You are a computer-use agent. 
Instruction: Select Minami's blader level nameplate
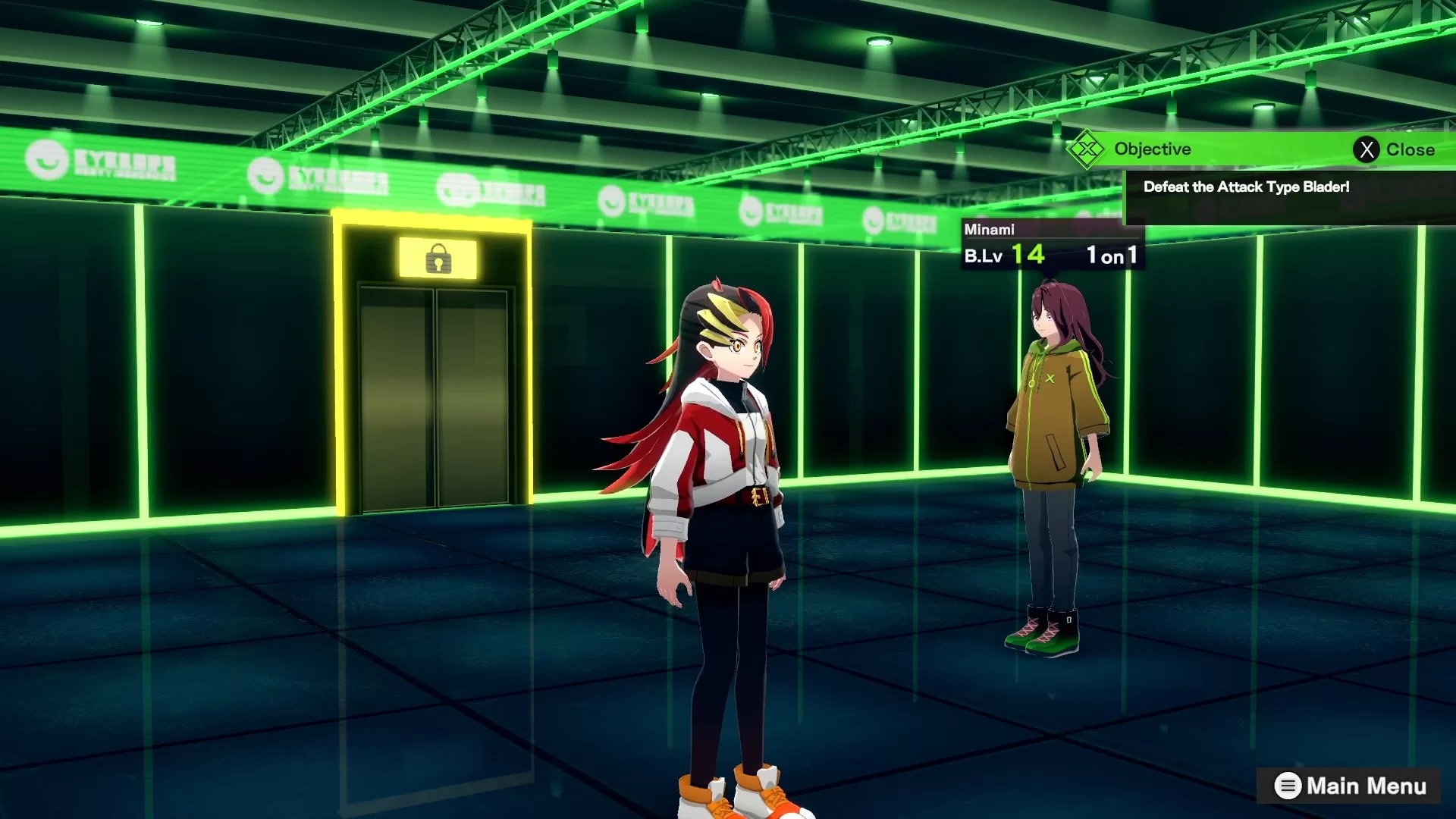[x=1050, y=245]
